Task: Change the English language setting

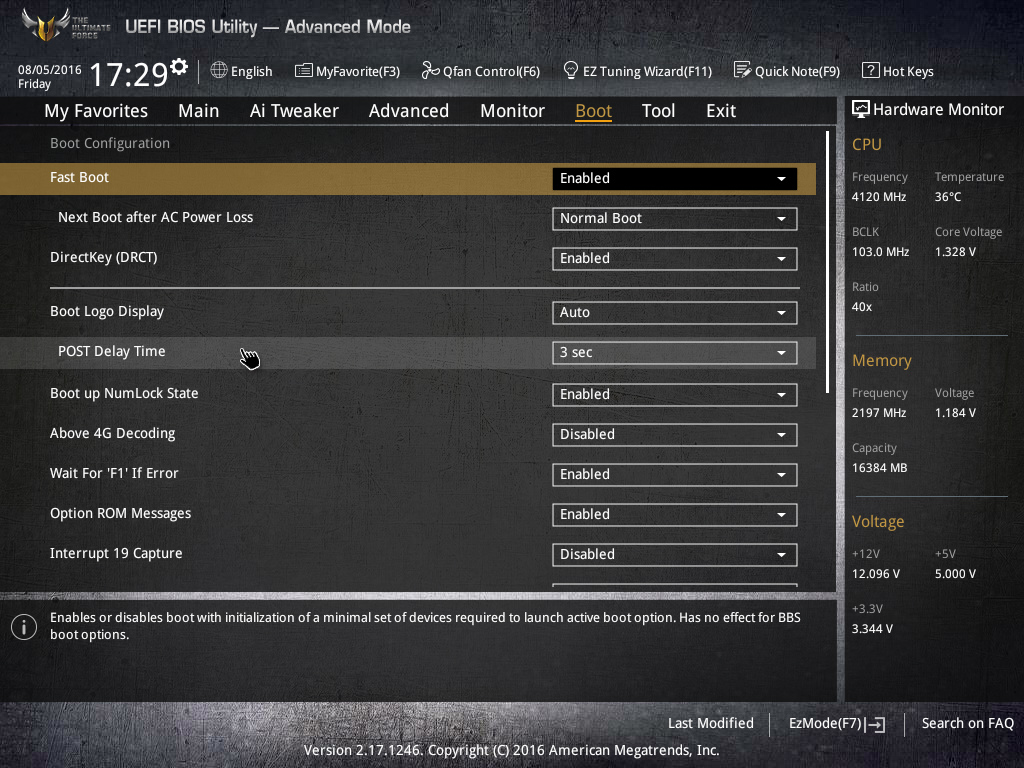Action: (241, 71)
